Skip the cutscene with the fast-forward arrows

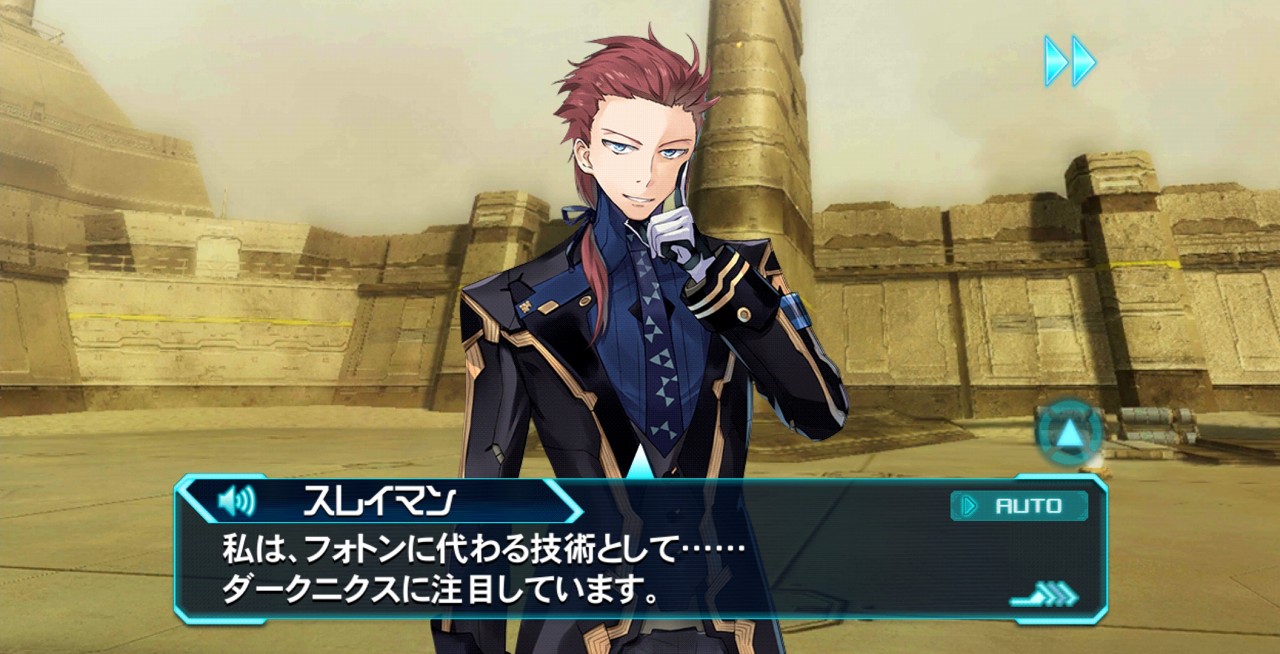click(1070, 61)
